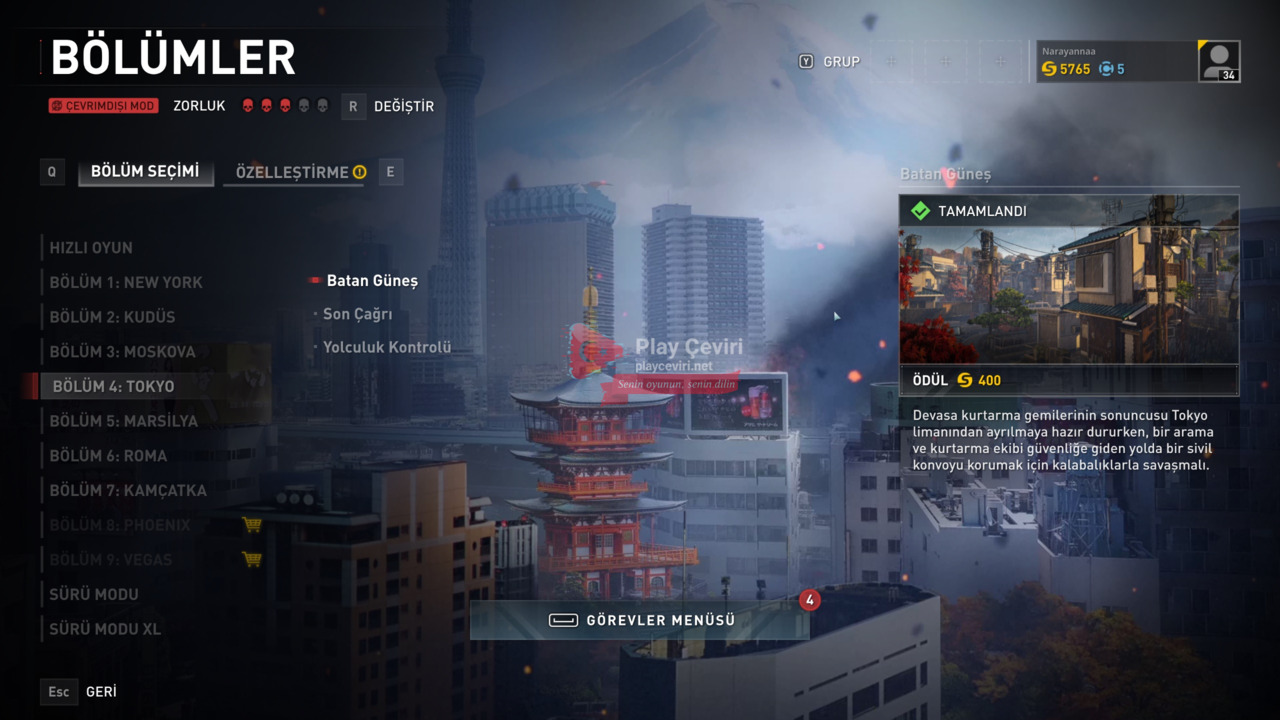
Task: Choose the Son Çağrı mission
Action: [x=357, y=314]
